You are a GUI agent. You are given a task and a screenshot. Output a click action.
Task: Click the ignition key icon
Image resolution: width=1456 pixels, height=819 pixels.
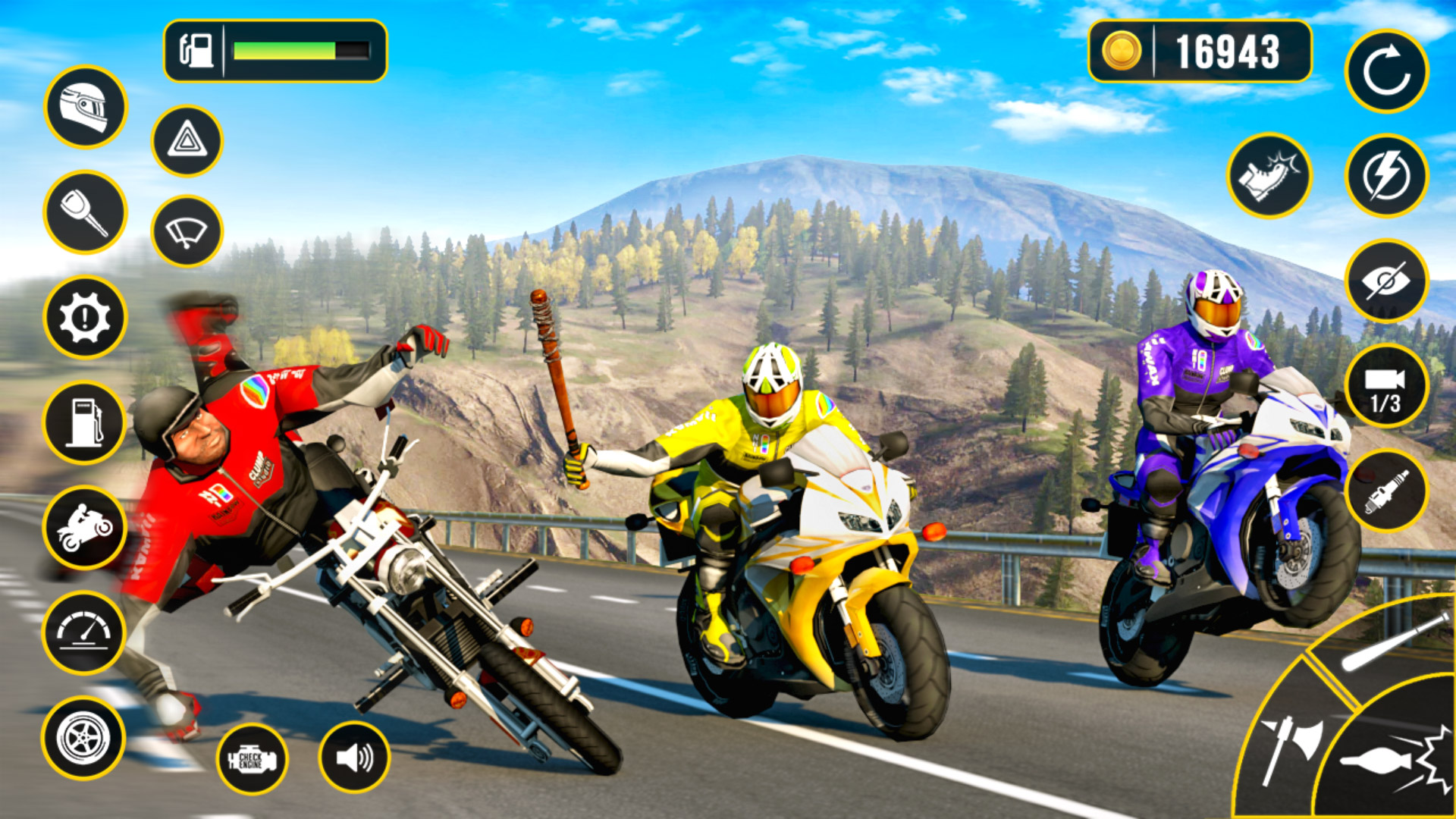(86, 211)
